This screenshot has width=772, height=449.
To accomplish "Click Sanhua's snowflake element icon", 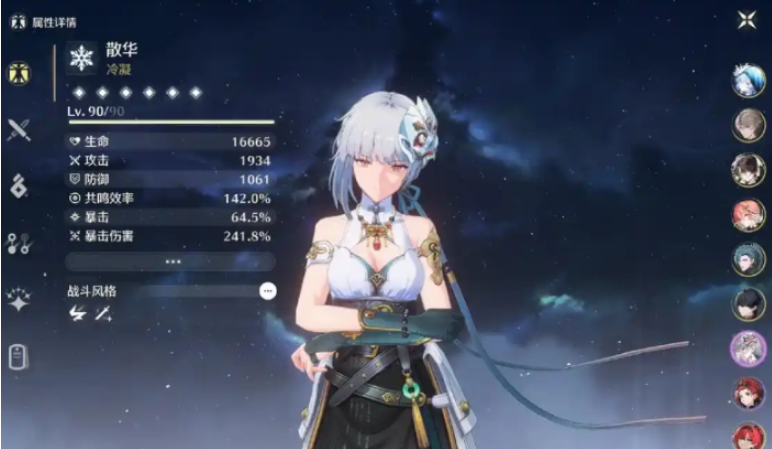I will click(80, 58).
